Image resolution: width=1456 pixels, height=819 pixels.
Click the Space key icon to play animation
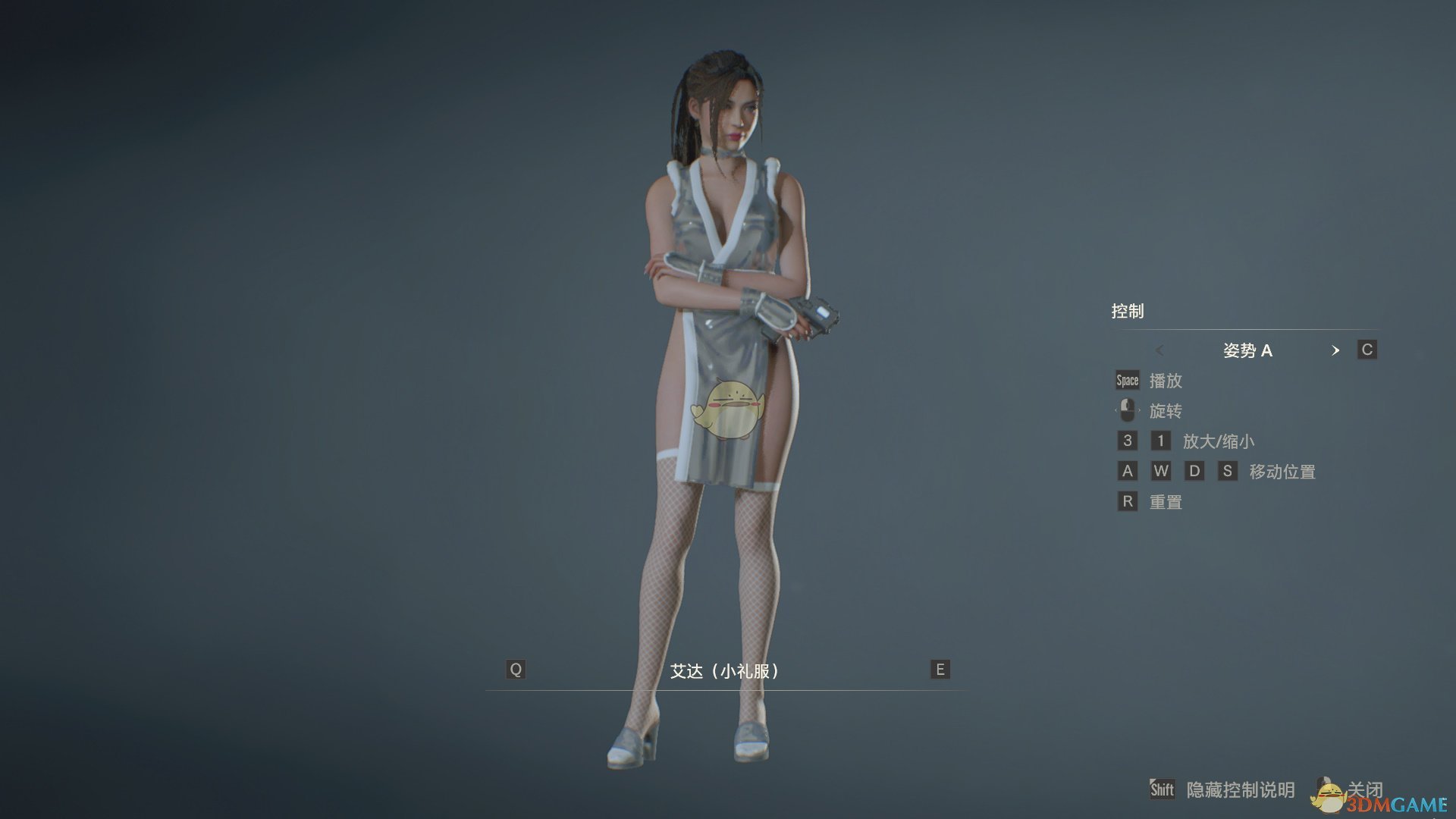coord(1127,380)
